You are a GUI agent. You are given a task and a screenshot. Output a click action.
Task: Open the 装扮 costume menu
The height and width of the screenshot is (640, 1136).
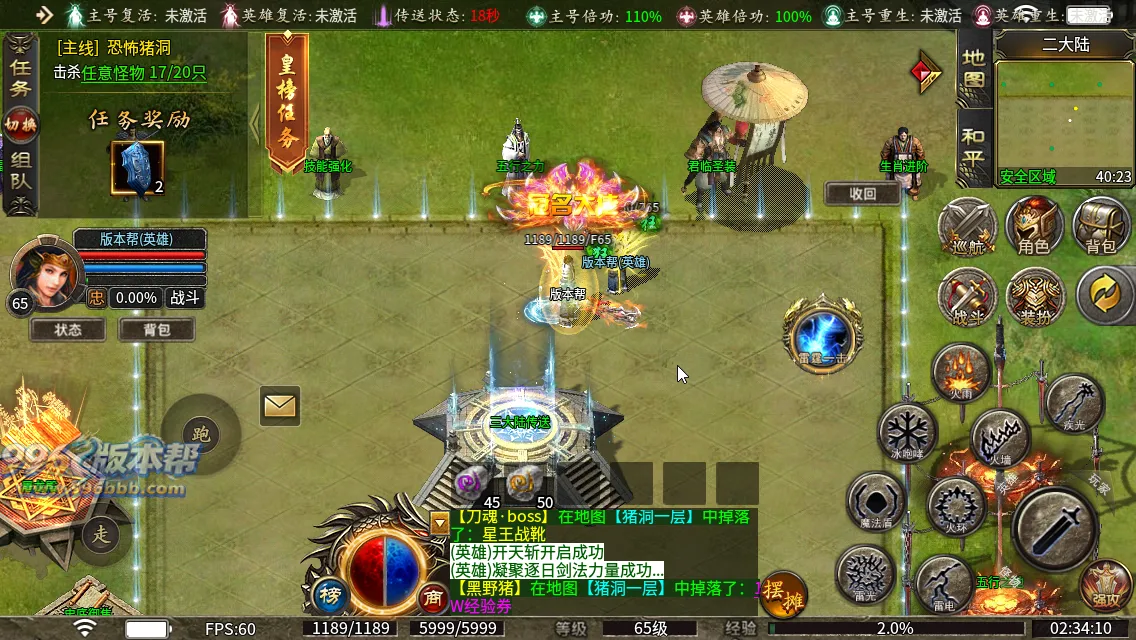pyautogui.click(x=1035, y=296)
